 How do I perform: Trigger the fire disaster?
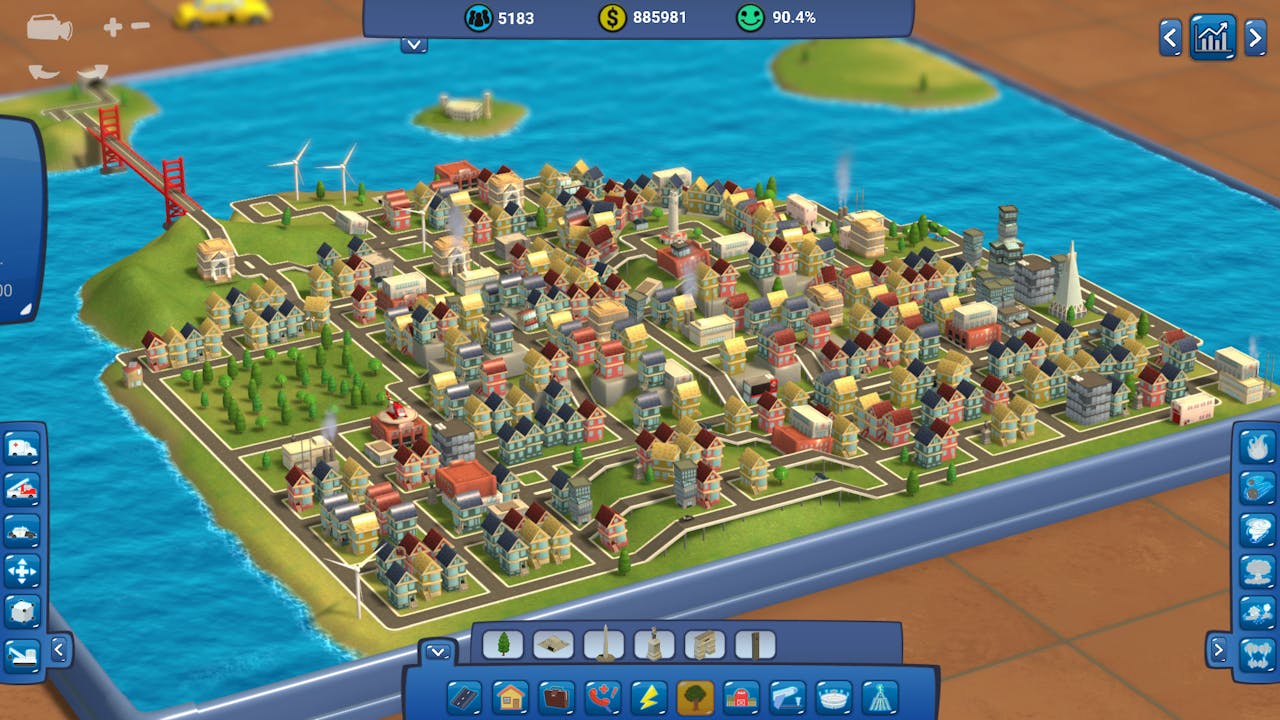(x=1256, y=447)
